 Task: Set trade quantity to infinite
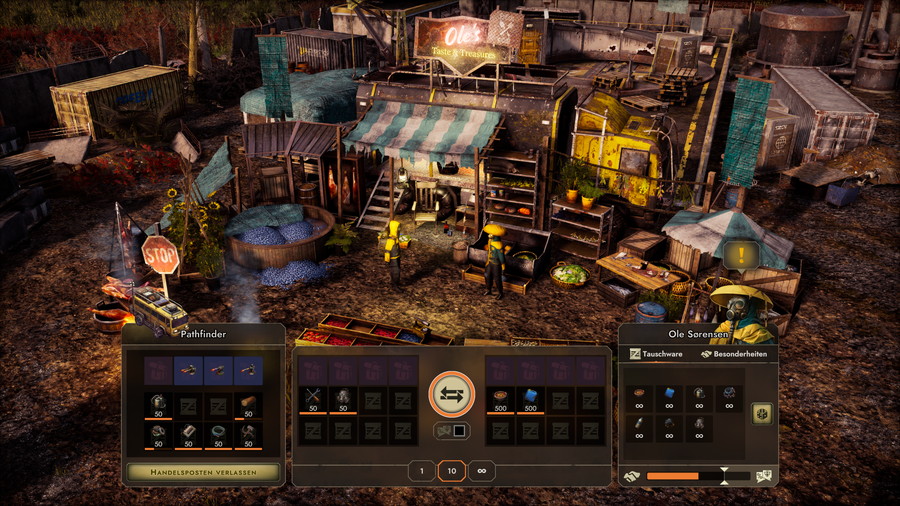click(481, 471)
